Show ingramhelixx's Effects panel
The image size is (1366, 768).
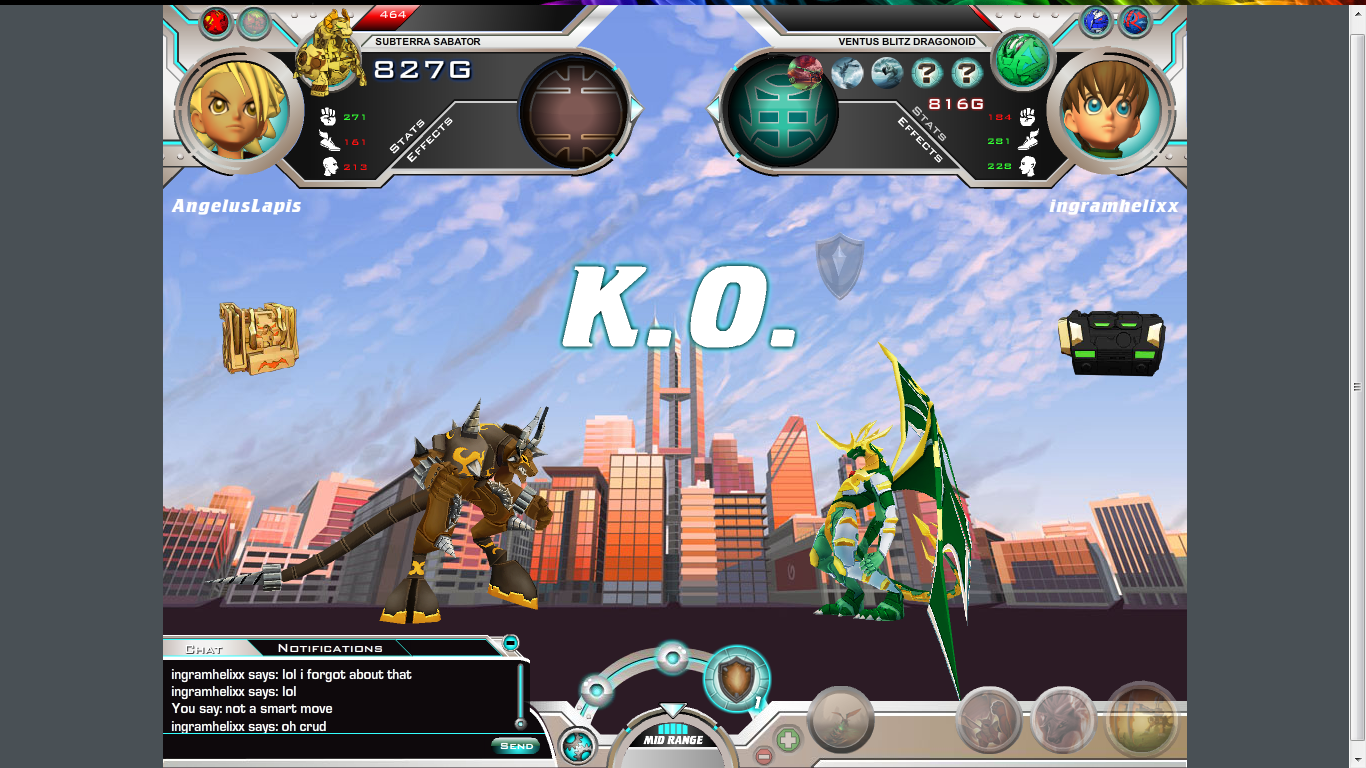click(x=919, y=140)
